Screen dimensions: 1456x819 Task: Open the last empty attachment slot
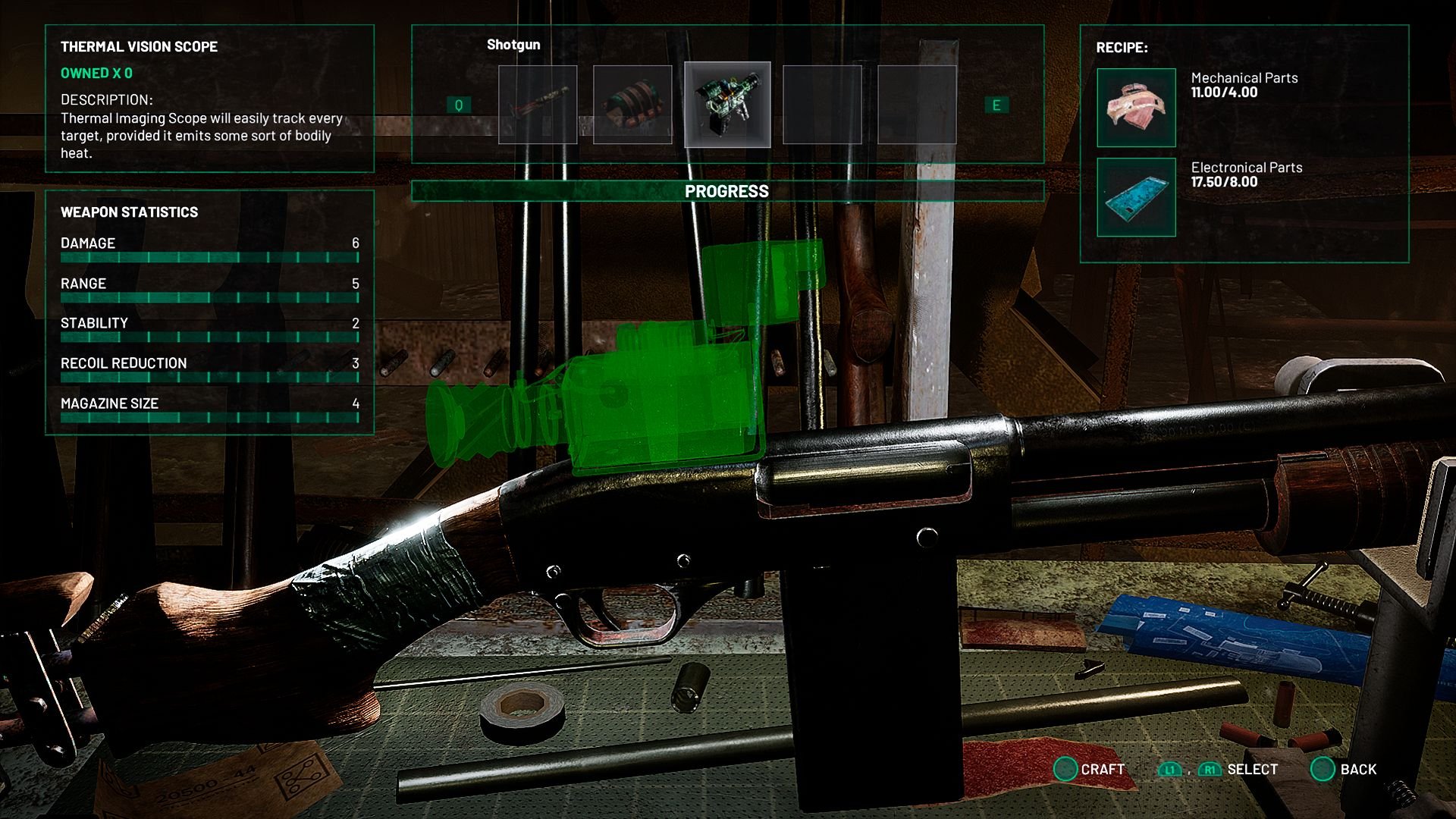918,105
